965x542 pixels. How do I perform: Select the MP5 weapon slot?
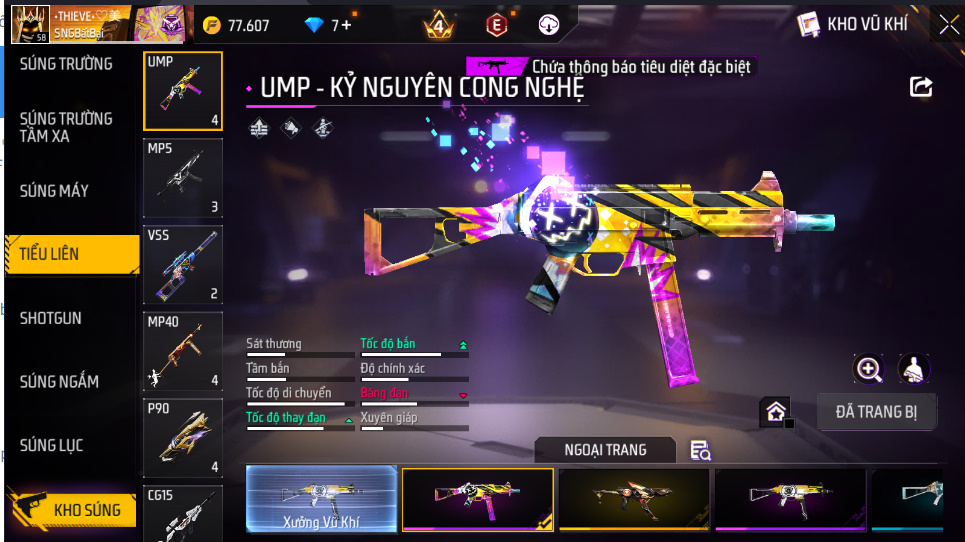[x=182, y=178]
